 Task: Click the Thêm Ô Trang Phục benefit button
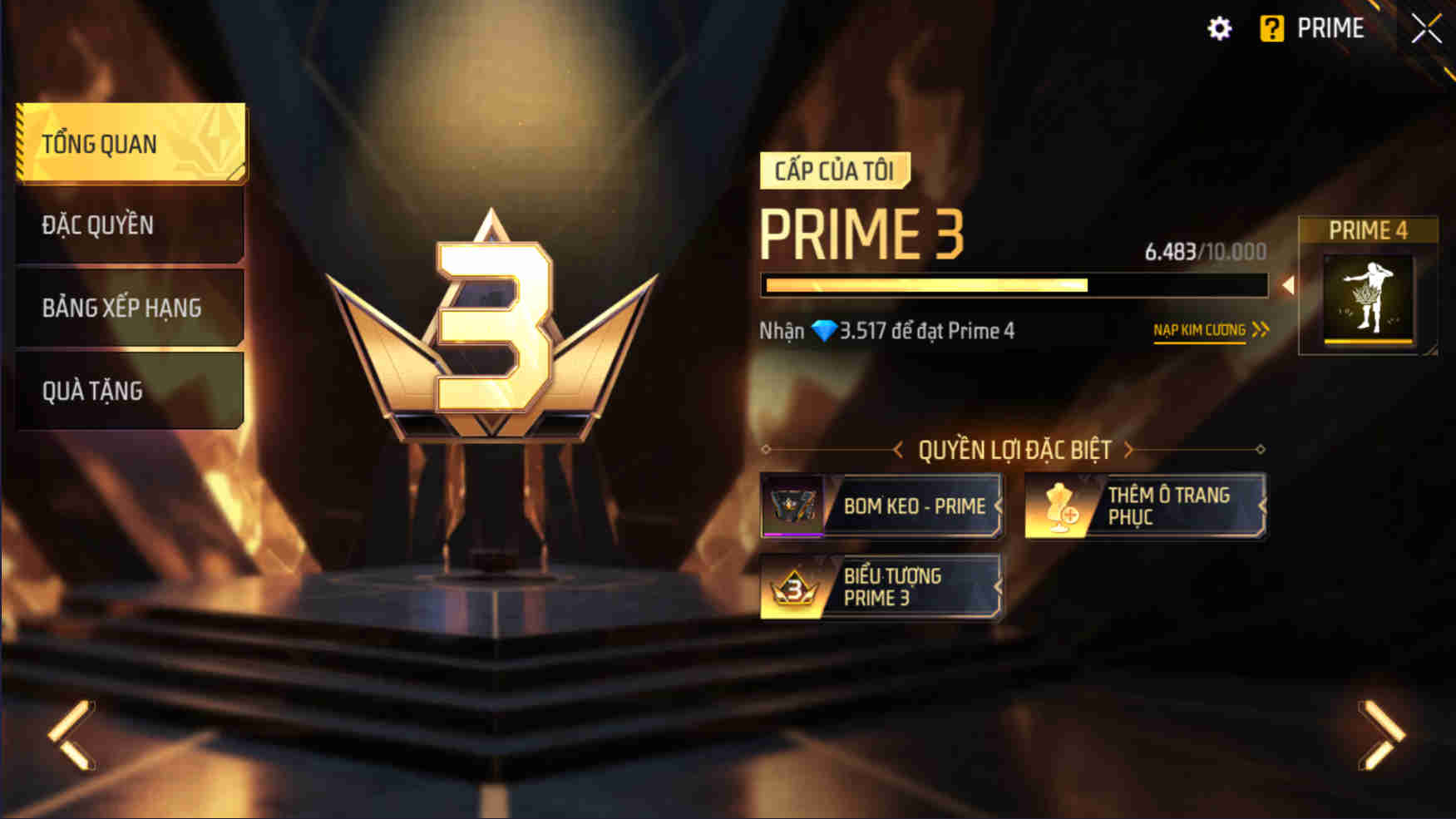pos(1143,505)
